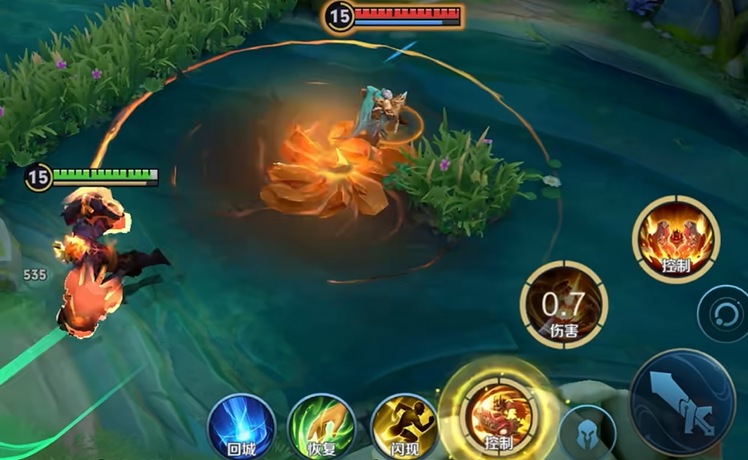748x460 pixels.
Task: Trigger the 伤害 skill showing 0.7 cooldown
Action: (x=565, y=304)
